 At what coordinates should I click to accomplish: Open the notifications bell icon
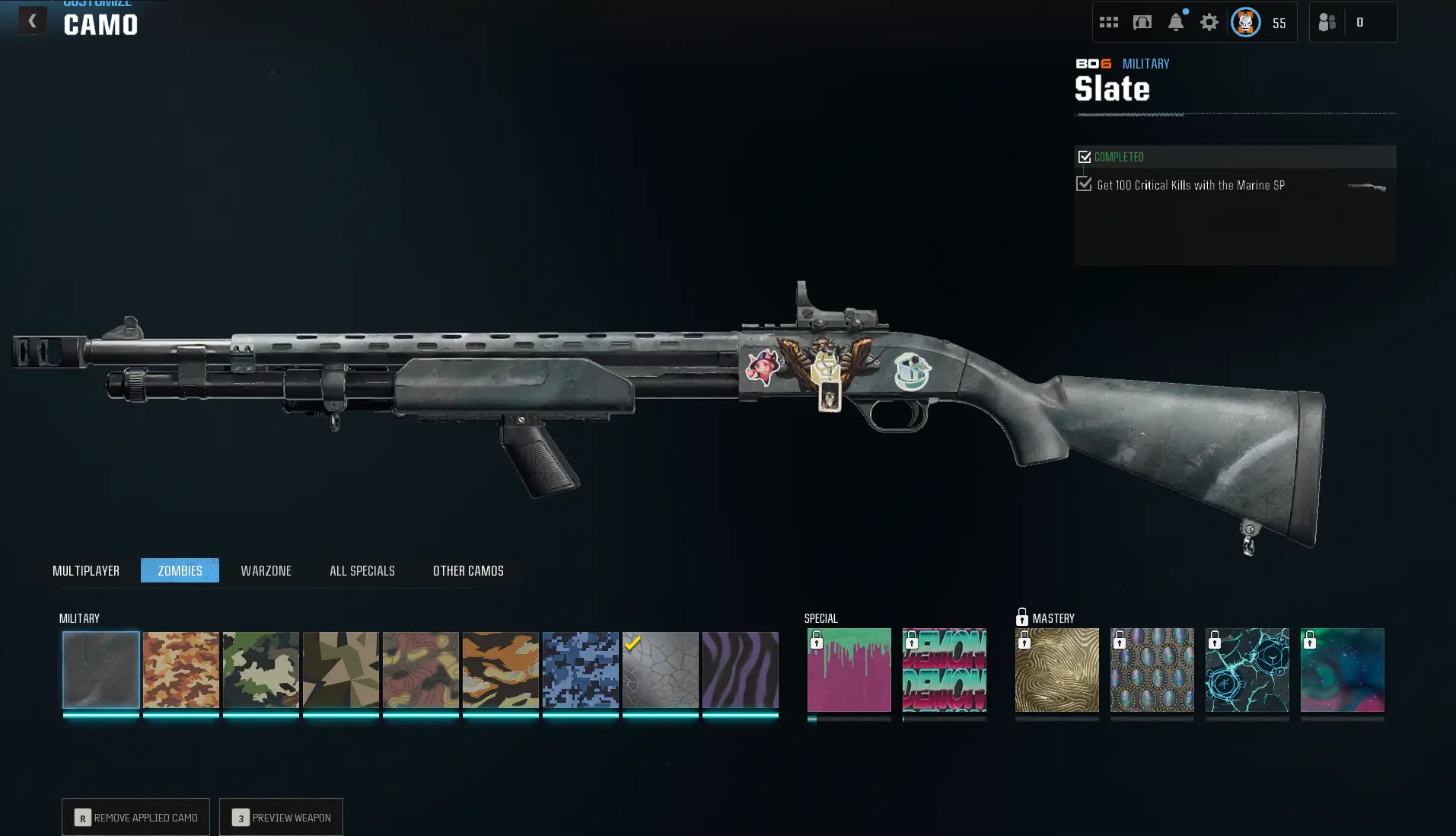pos(1175,22)
